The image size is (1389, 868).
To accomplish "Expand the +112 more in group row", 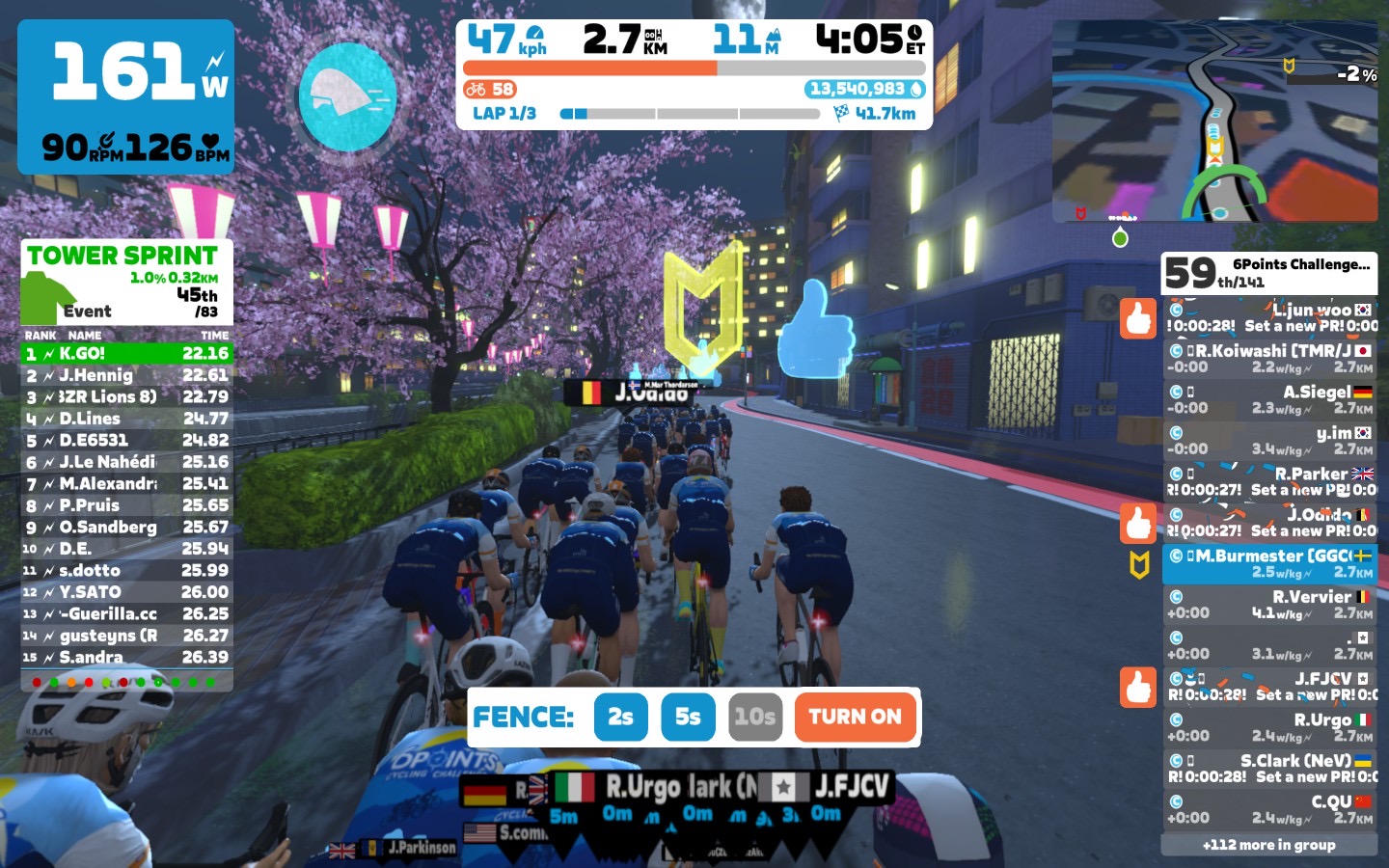I will pyautogui.click(x=1269, y=845).
